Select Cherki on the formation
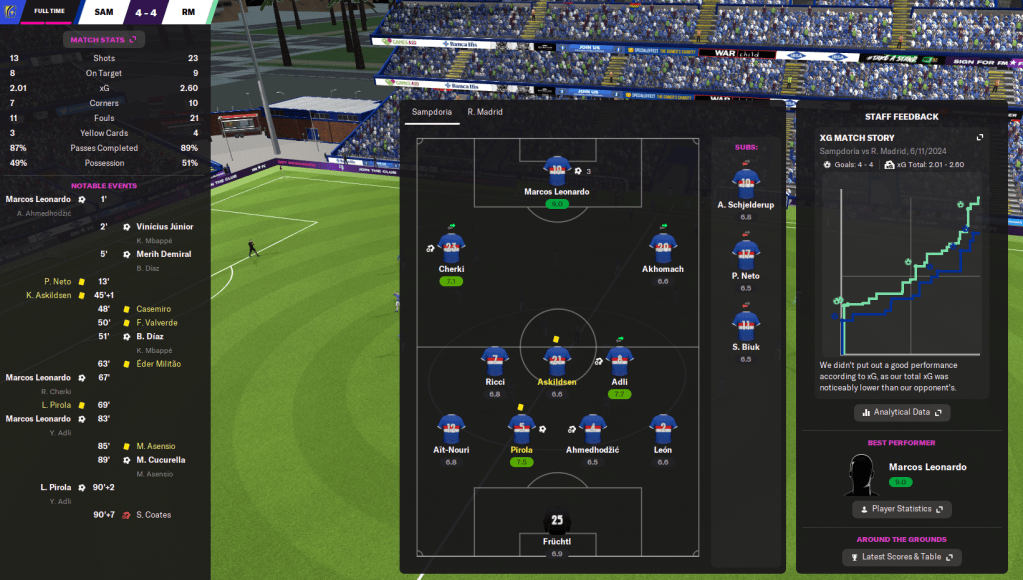Image resolution: width=1023 pixels, height=580 pixels. [x=451, y=248]
